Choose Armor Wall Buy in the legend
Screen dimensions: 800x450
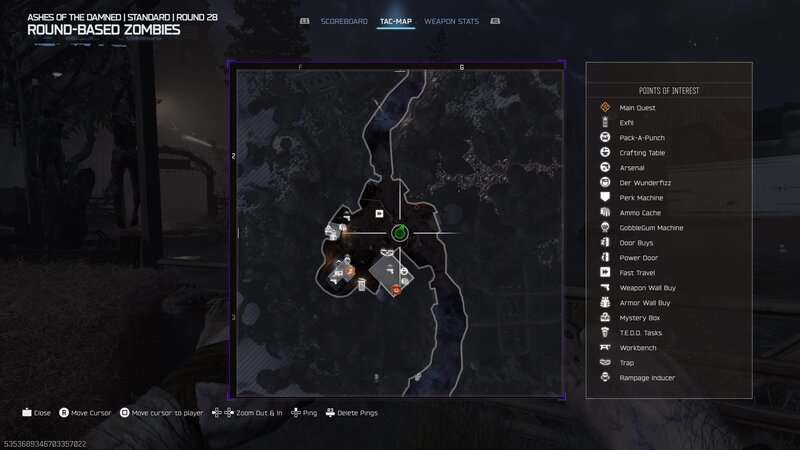pos(645,302)
